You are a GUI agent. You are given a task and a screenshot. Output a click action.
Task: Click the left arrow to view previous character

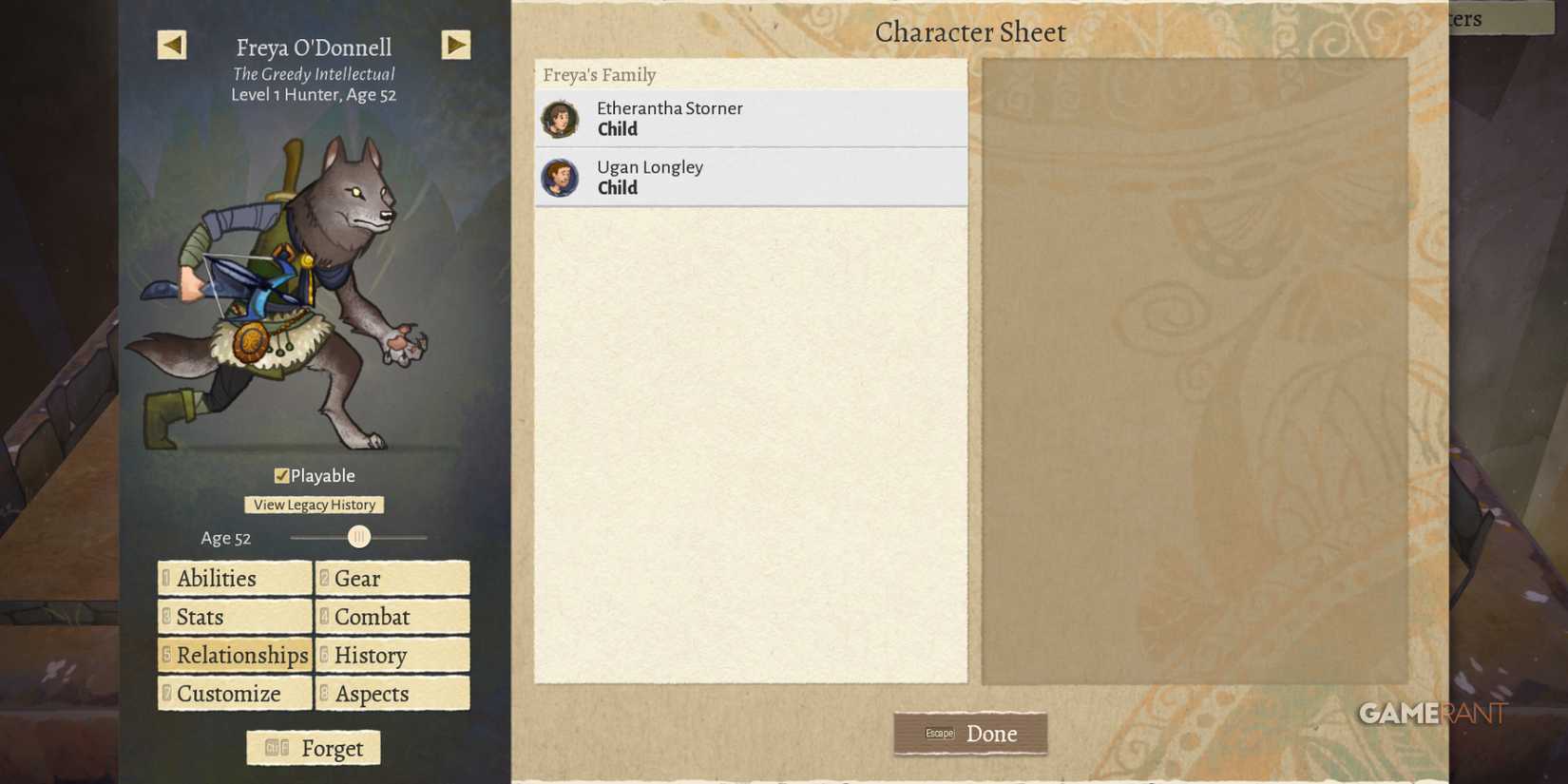coord(172,45)
